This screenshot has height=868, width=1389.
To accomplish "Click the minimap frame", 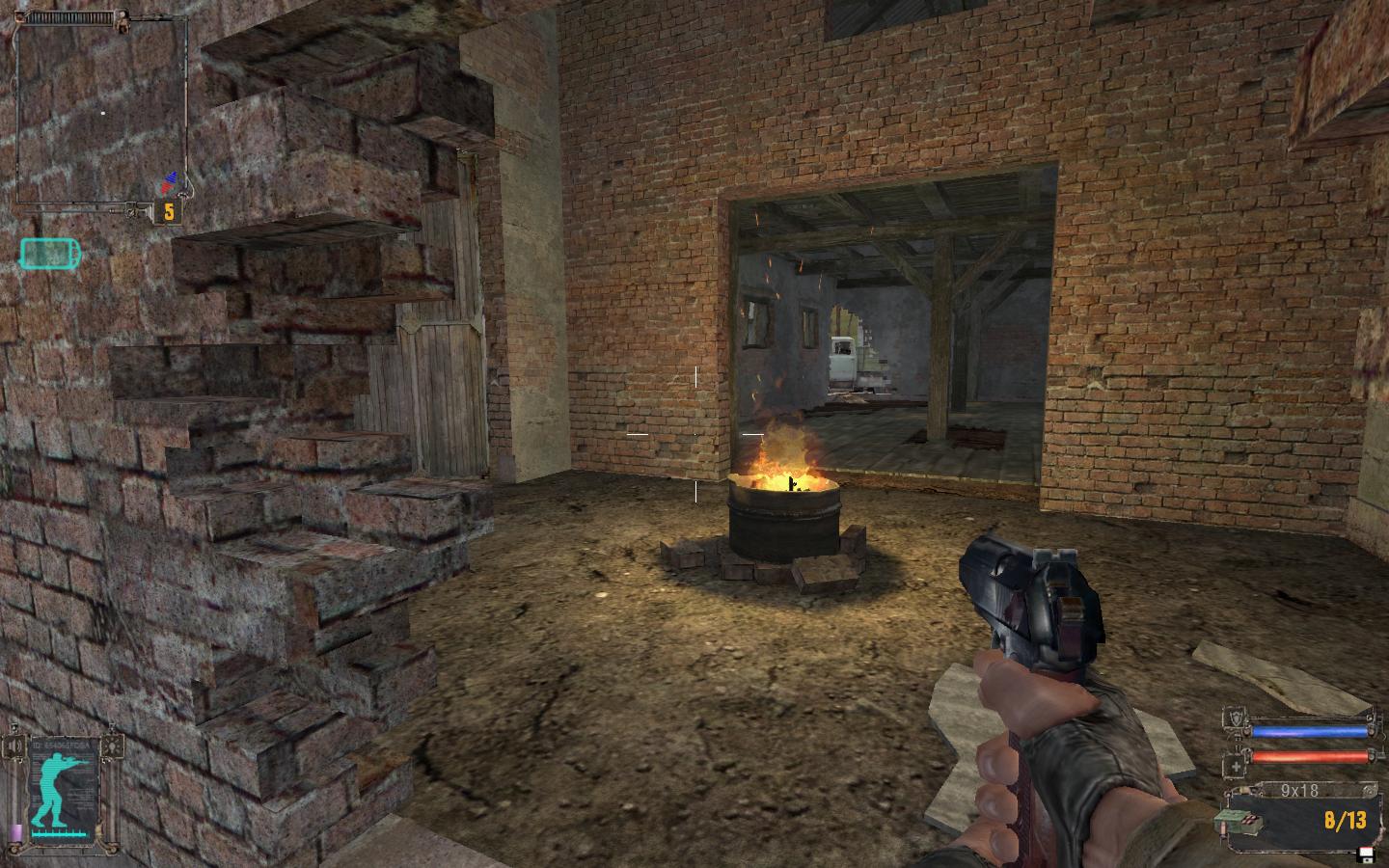I will click(x=100, y=108).
